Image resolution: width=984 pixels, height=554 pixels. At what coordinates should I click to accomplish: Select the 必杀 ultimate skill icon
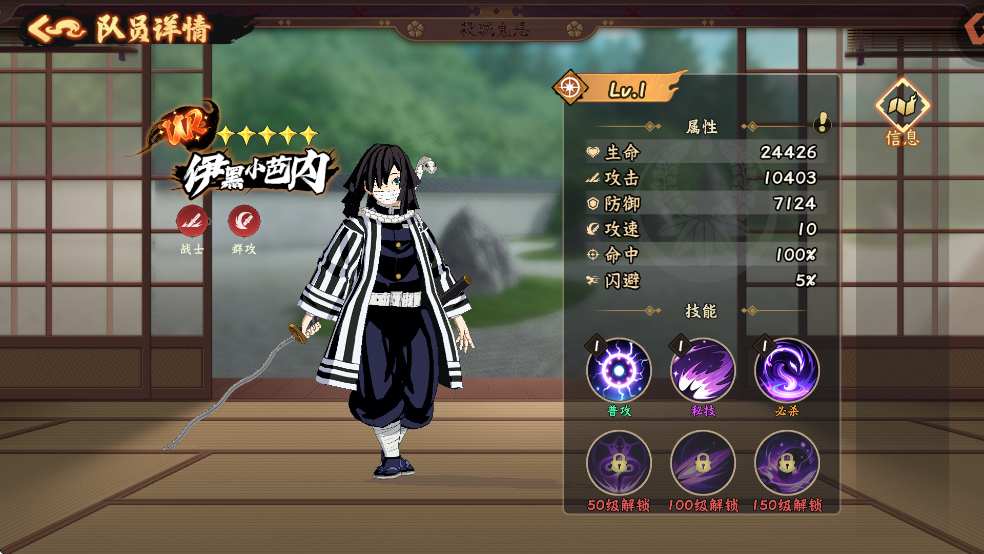[x=786, y=371]
